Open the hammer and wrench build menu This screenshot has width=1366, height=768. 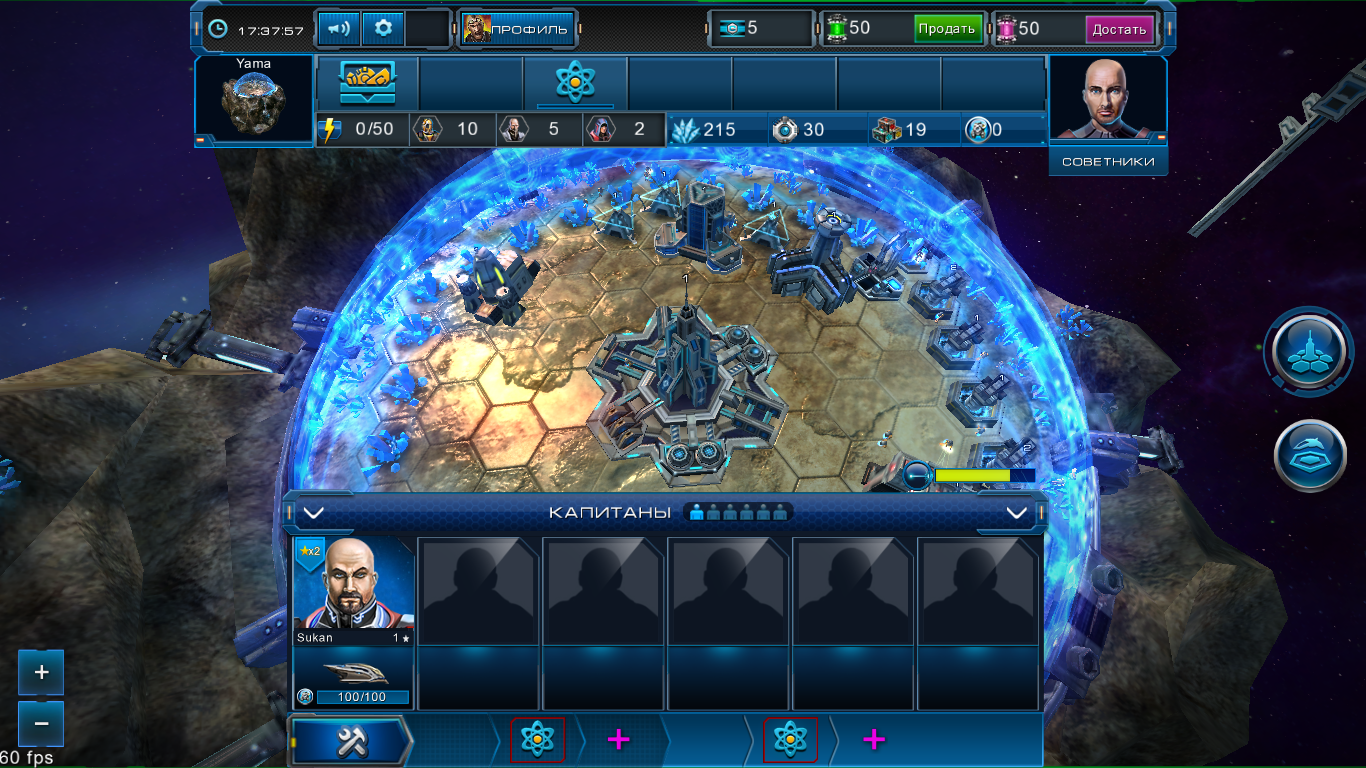(351, 740)
